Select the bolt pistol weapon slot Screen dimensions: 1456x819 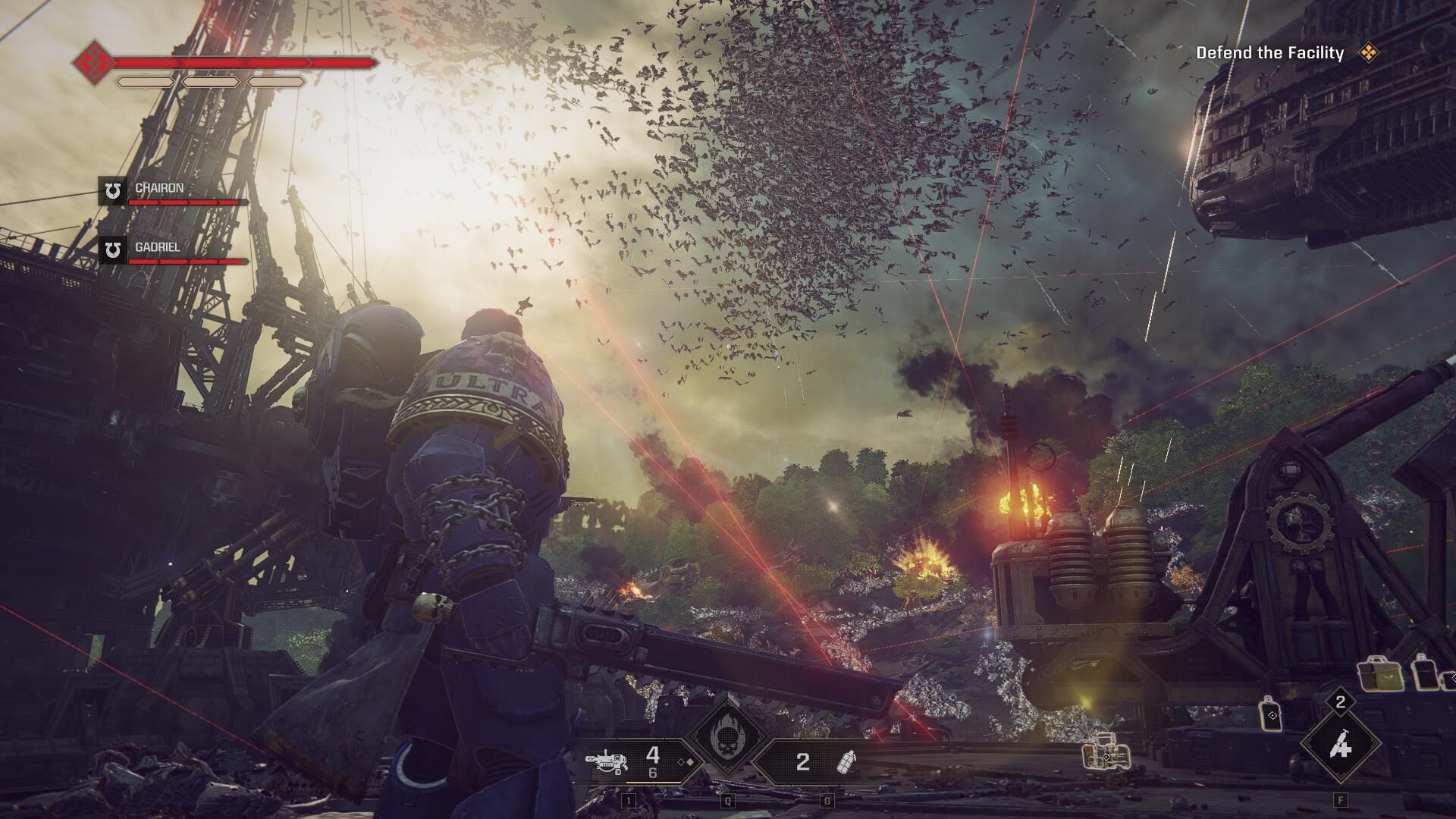pyautogui.click(x=611, y=761)
